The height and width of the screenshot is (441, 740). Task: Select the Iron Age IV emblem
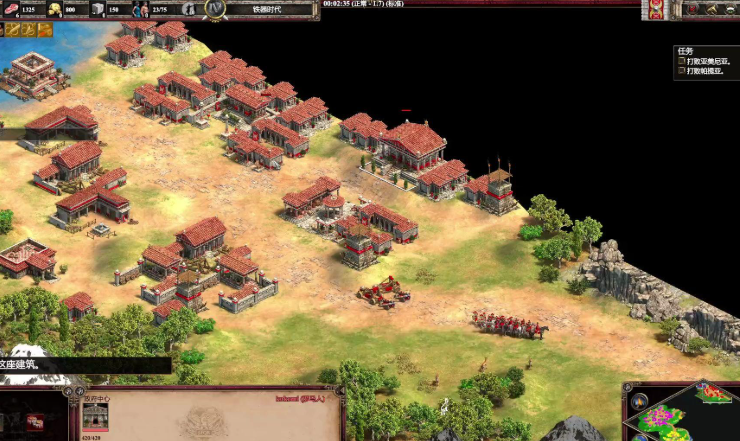coord(214,9)
